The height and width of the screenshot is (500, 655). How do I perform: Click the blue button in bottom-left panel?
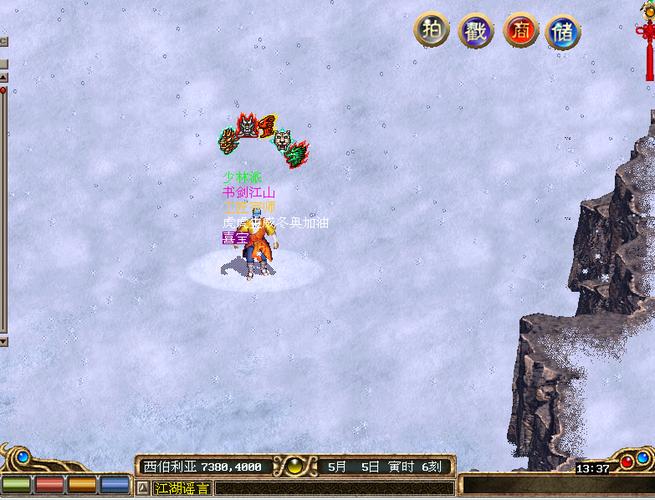point(115,485)
